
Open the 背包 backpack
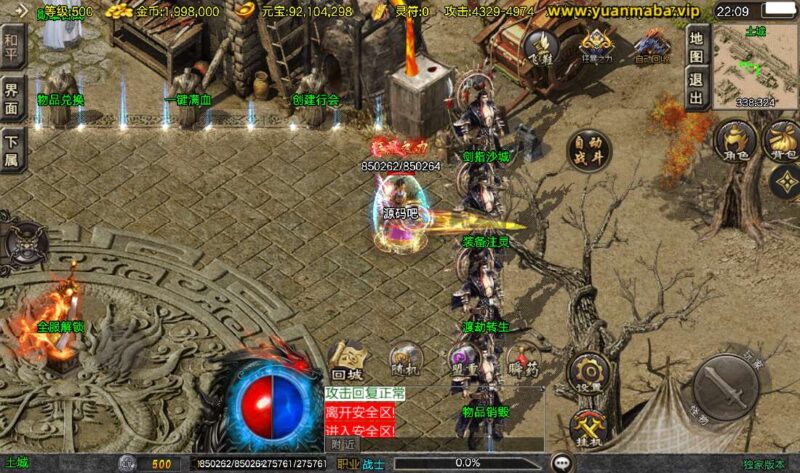[x=780, y=142]
